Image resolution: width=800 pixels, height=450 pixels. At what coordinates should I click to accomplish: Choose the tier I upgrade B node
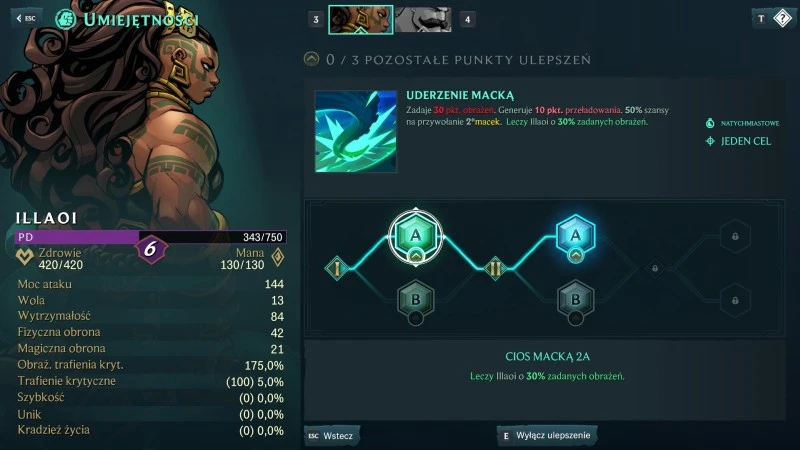[x=413, y=297]
